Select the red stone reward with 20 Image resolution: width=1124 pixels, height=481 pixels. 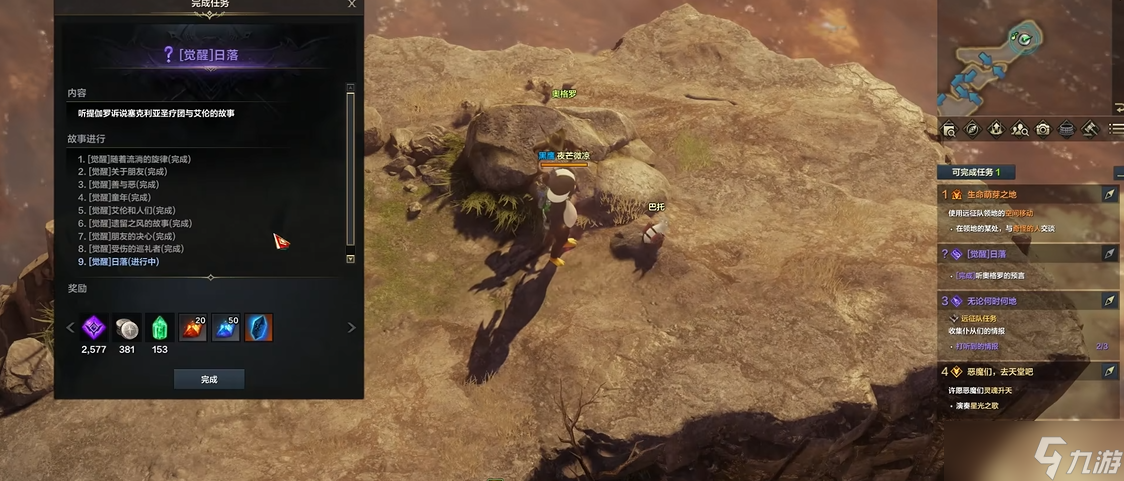192,327
